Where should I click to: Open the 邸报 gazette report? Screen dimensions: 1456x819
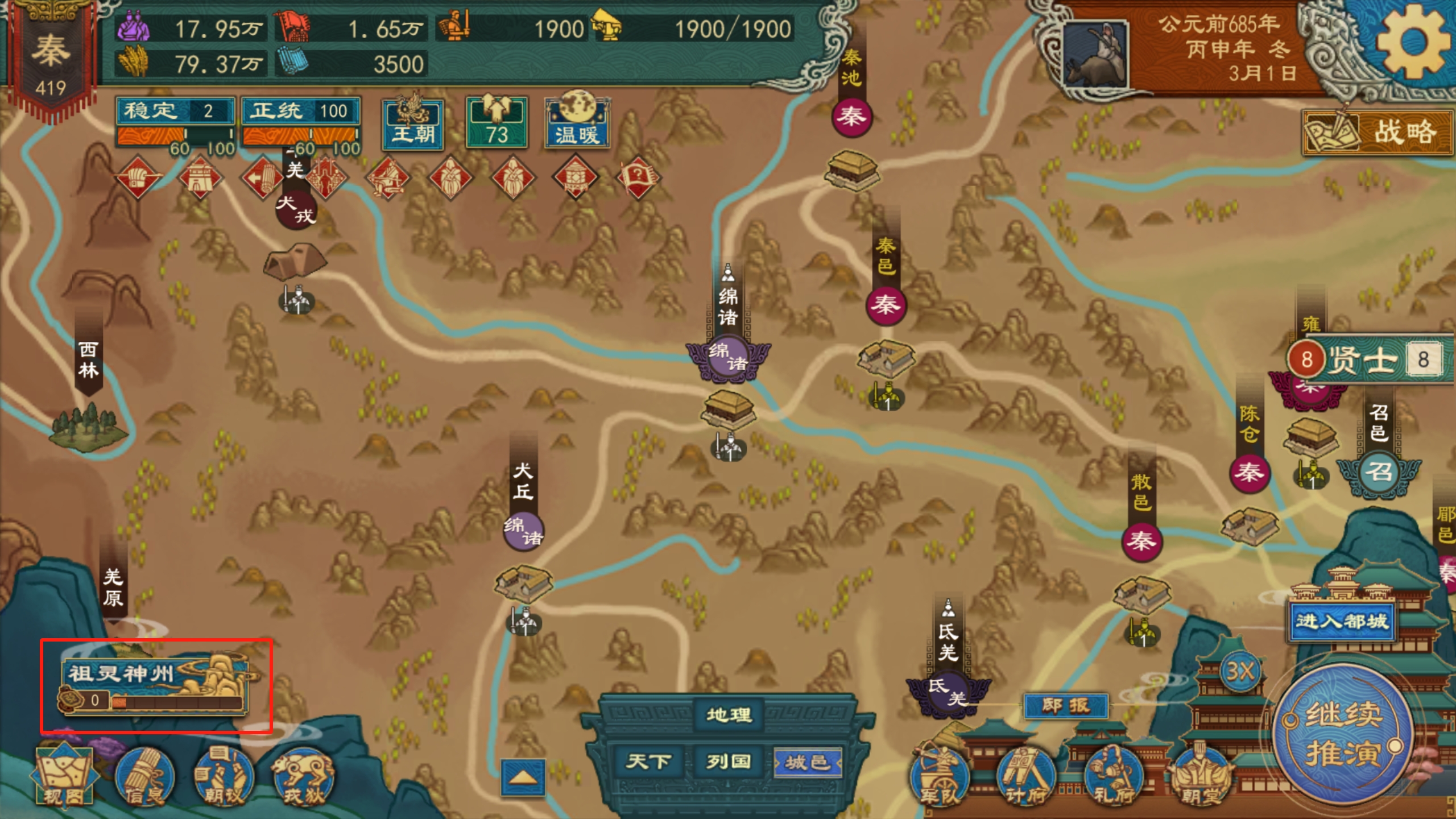tap(1066, 706)
